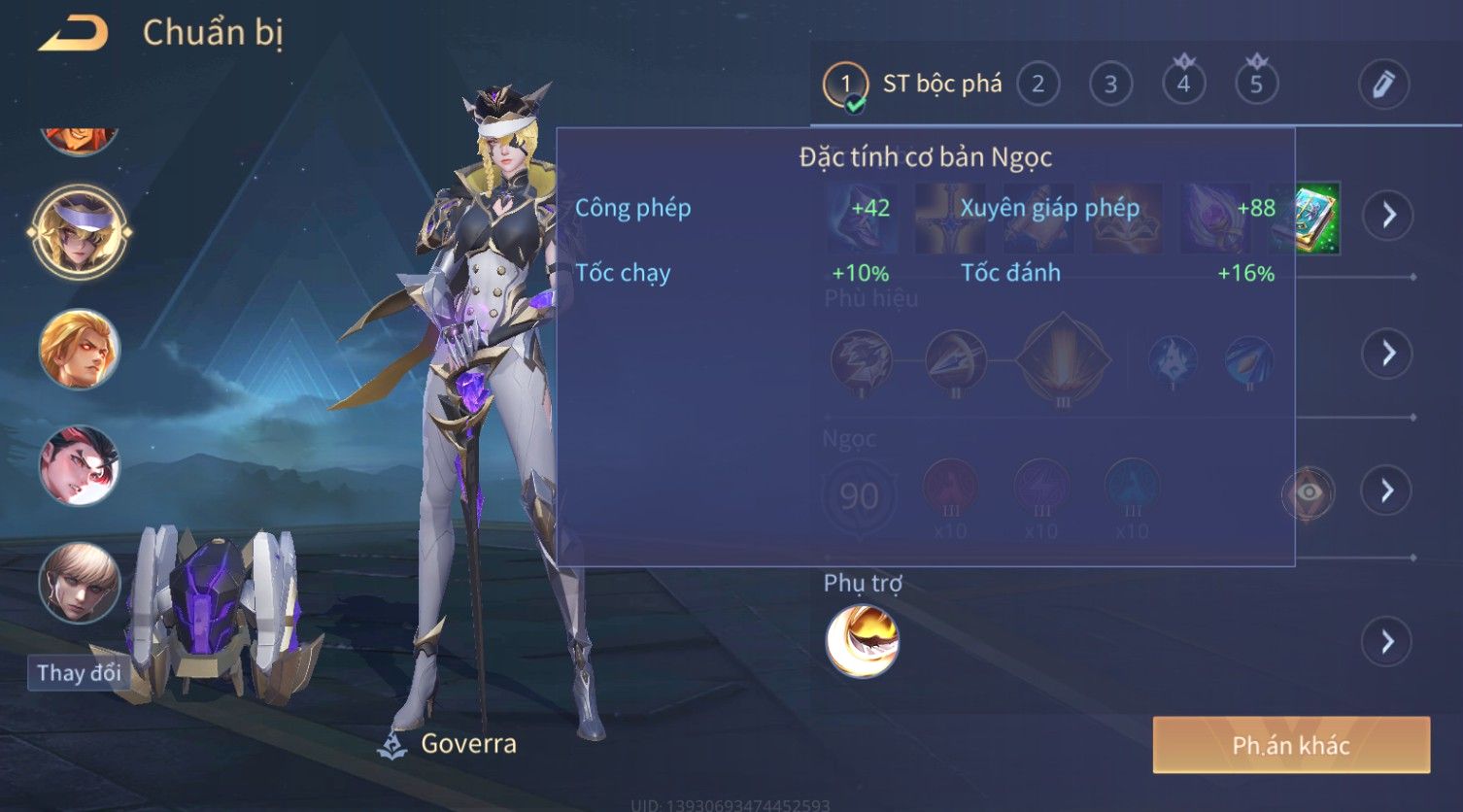
Task: Toggle the rune stats eye icon
Action: coord(1309,492)
